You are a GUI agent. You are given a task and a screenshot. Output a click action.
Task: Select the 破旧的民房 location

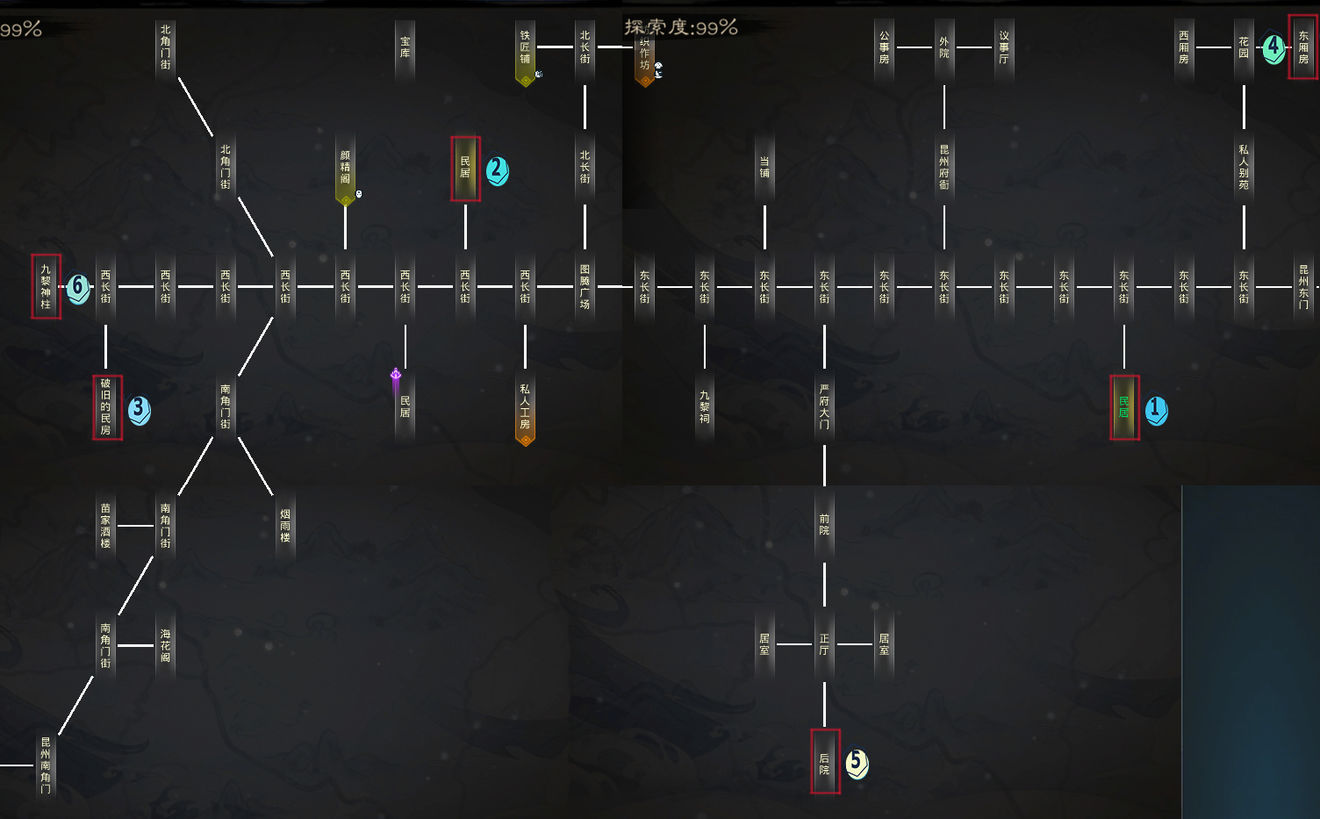click(107, 407)
